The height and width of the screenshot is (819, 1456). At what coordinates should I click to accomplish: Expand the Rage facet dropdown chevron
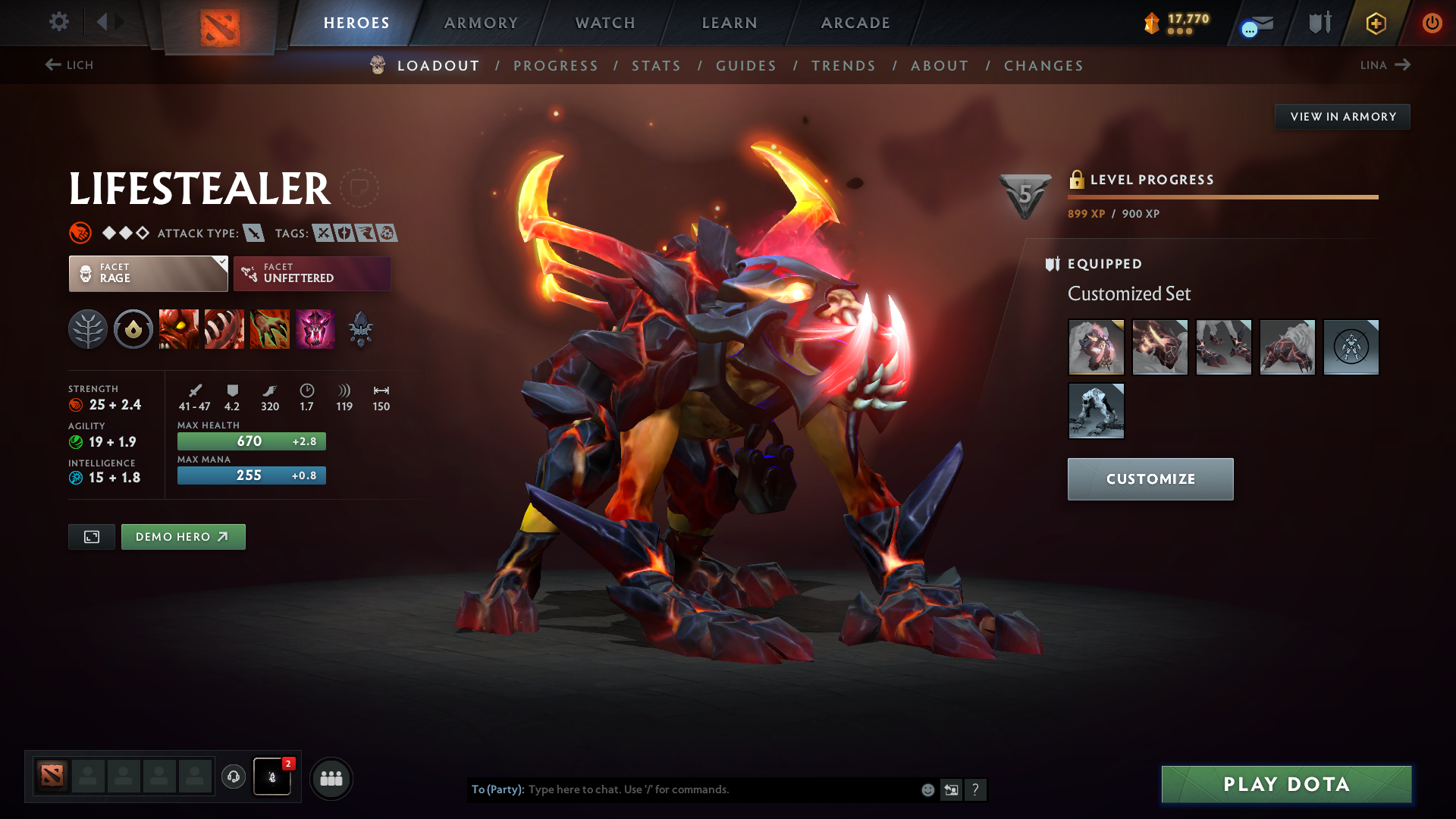point(221,265)
